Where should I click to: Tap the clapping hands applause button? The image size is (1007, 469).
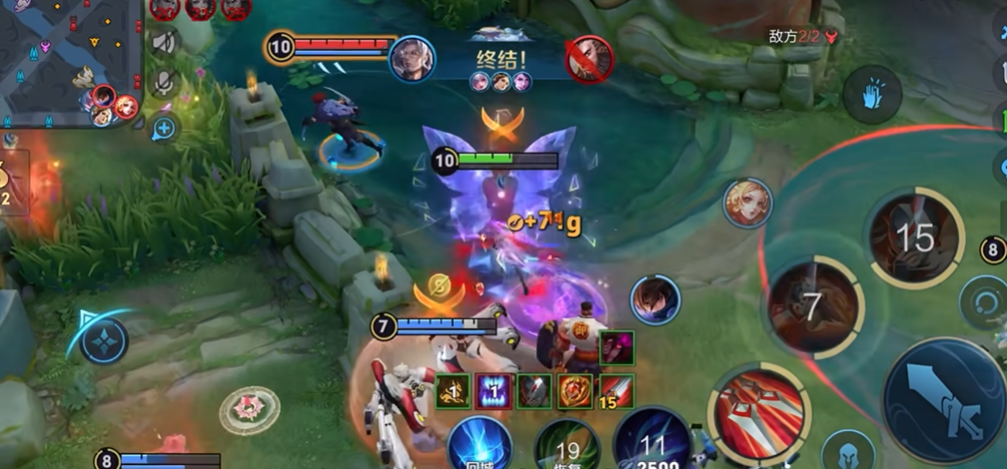[x=871, y=95]
